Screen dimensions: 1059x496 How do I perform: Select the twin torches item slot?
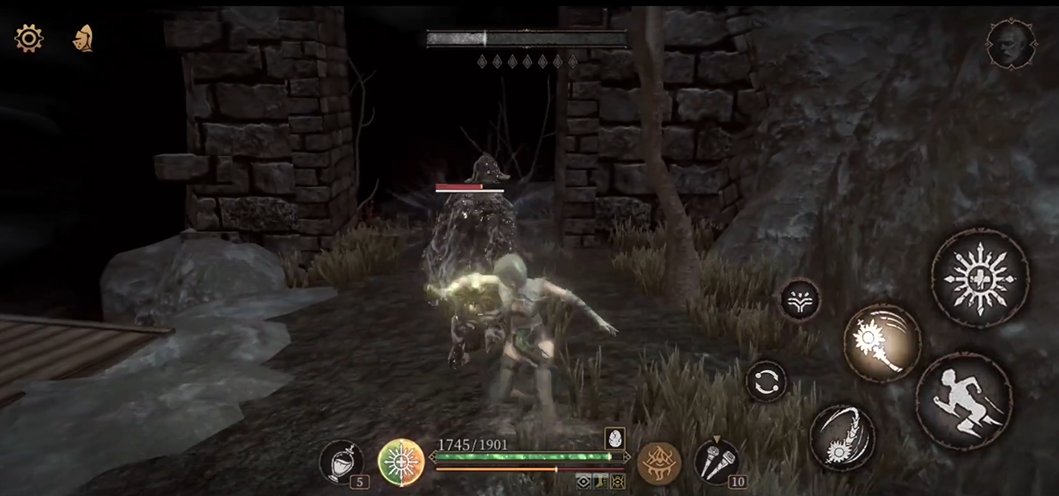coord(716,460)
